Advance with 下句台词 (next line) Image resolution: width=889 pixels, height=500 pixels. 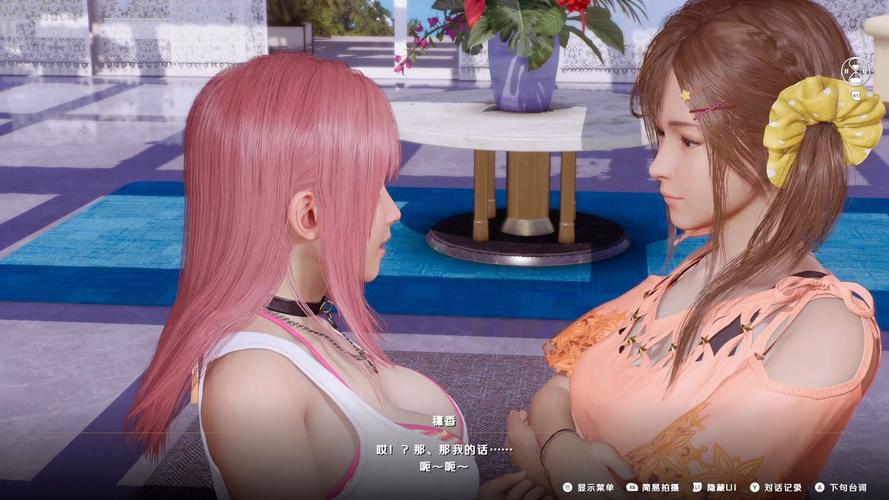(844, 488)
